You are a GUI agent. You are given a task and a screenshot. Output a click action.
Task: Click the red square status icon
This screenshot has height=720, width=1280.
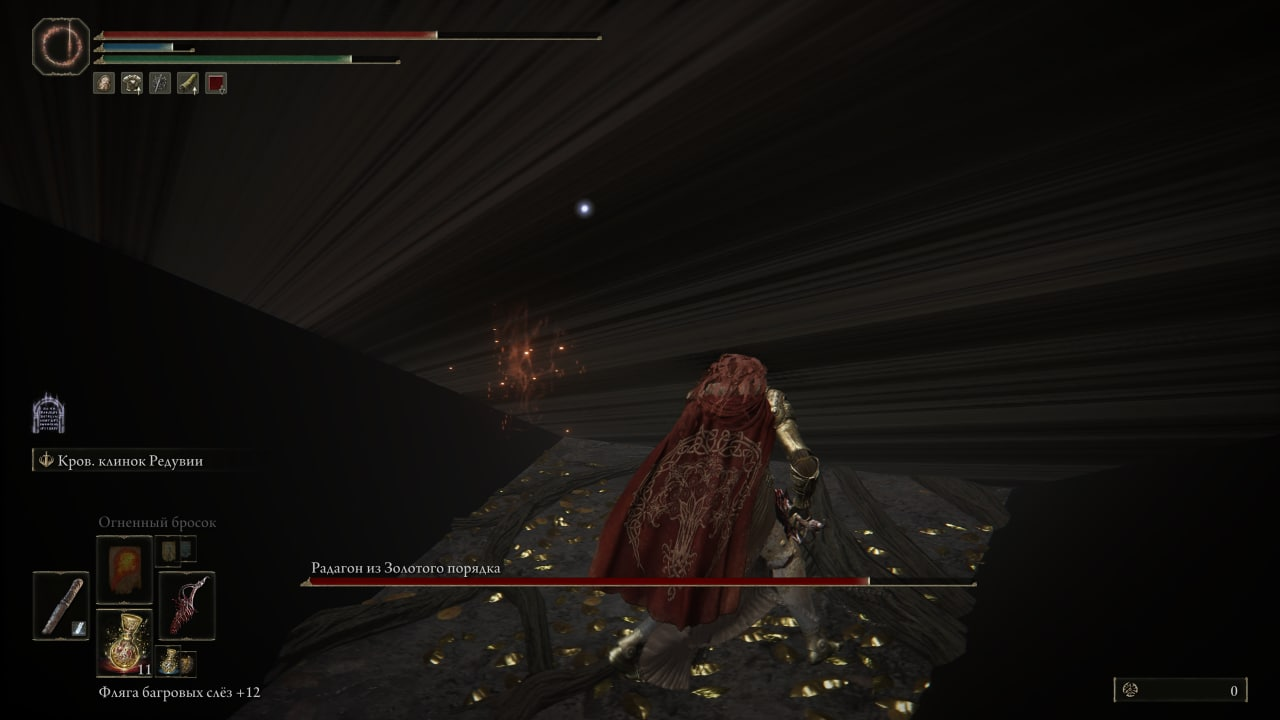click(216, 83)
